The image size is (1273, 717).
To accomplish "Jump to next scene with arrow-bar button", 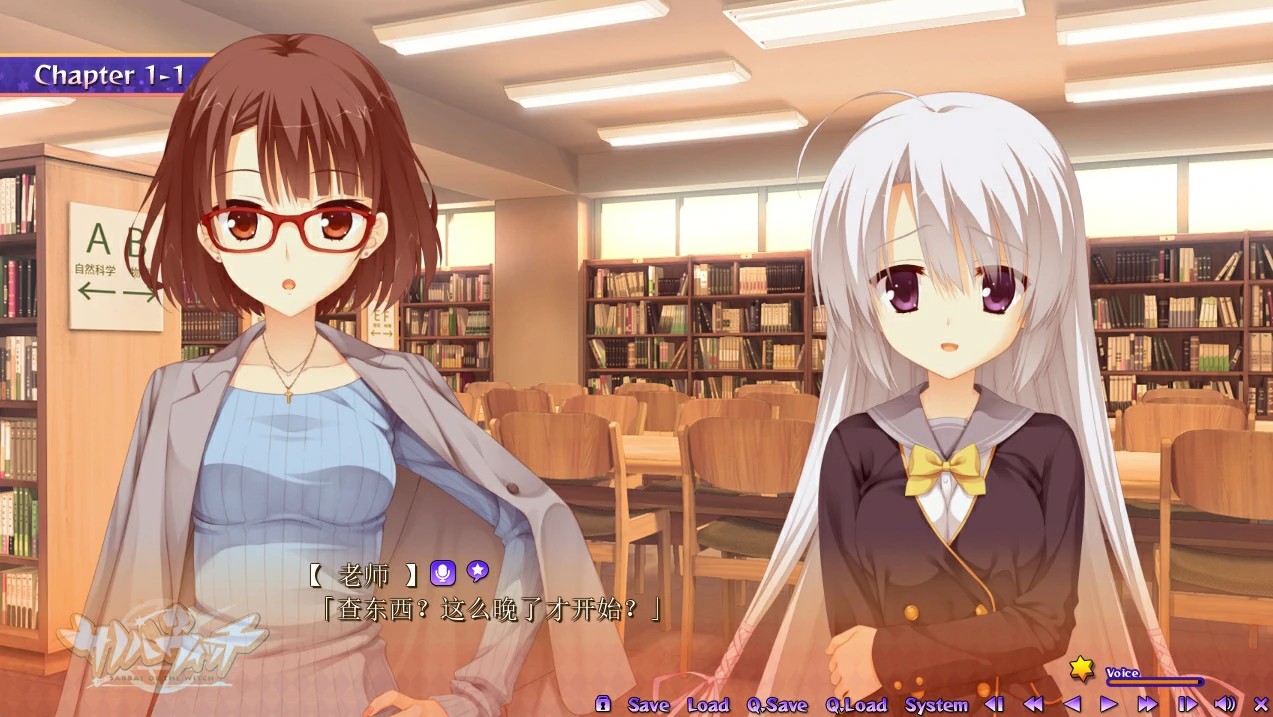I will [x=1187, y=705].
